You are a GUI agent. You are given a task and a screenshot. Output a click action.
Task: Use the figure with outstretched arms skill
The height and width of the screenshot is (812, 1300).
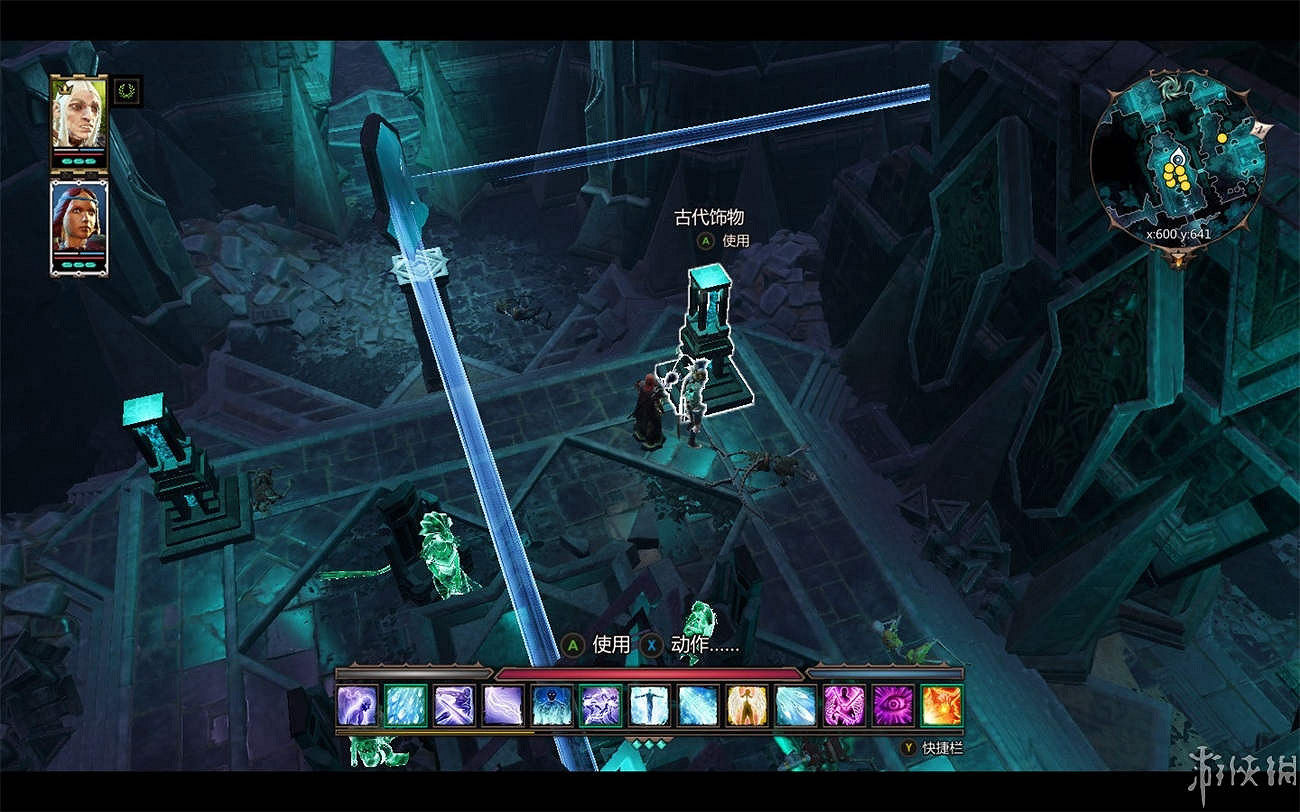pos(649,705)
